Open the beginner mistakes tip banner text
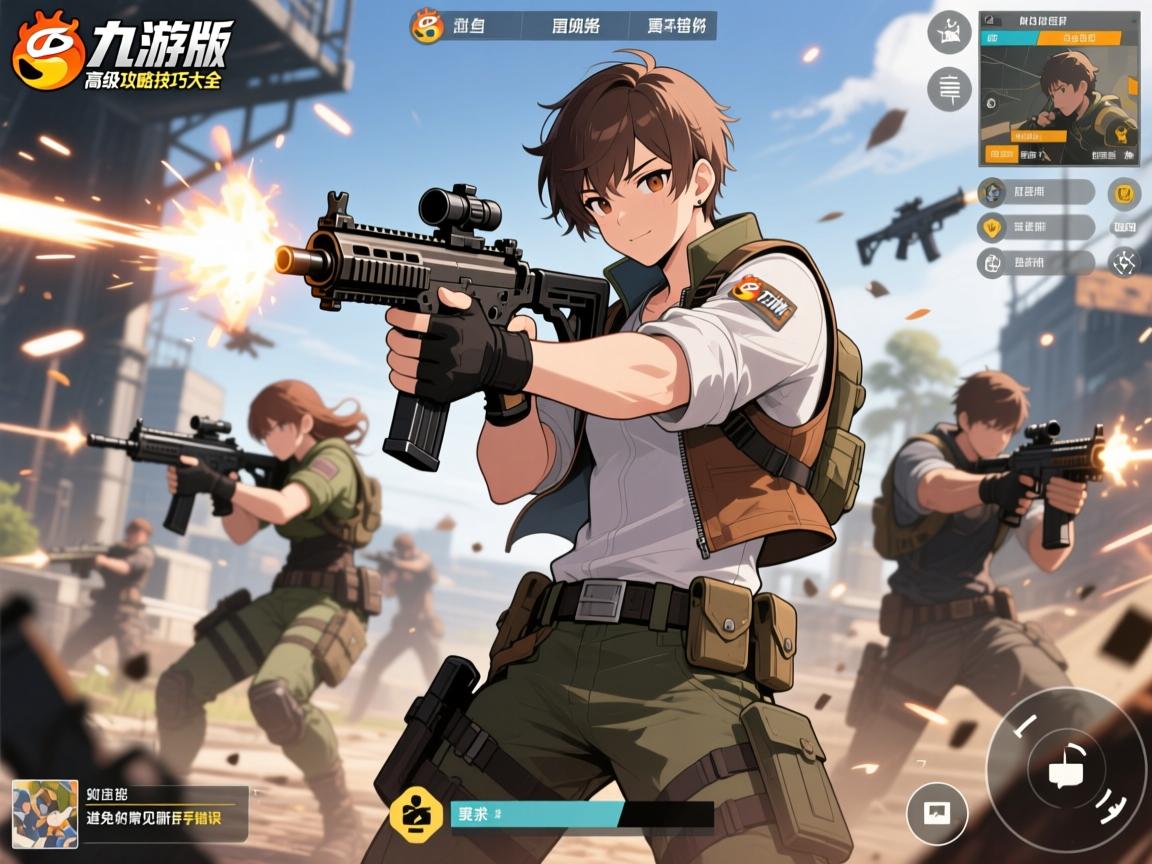Screen dimensions: 1152x864 point(154,818)
